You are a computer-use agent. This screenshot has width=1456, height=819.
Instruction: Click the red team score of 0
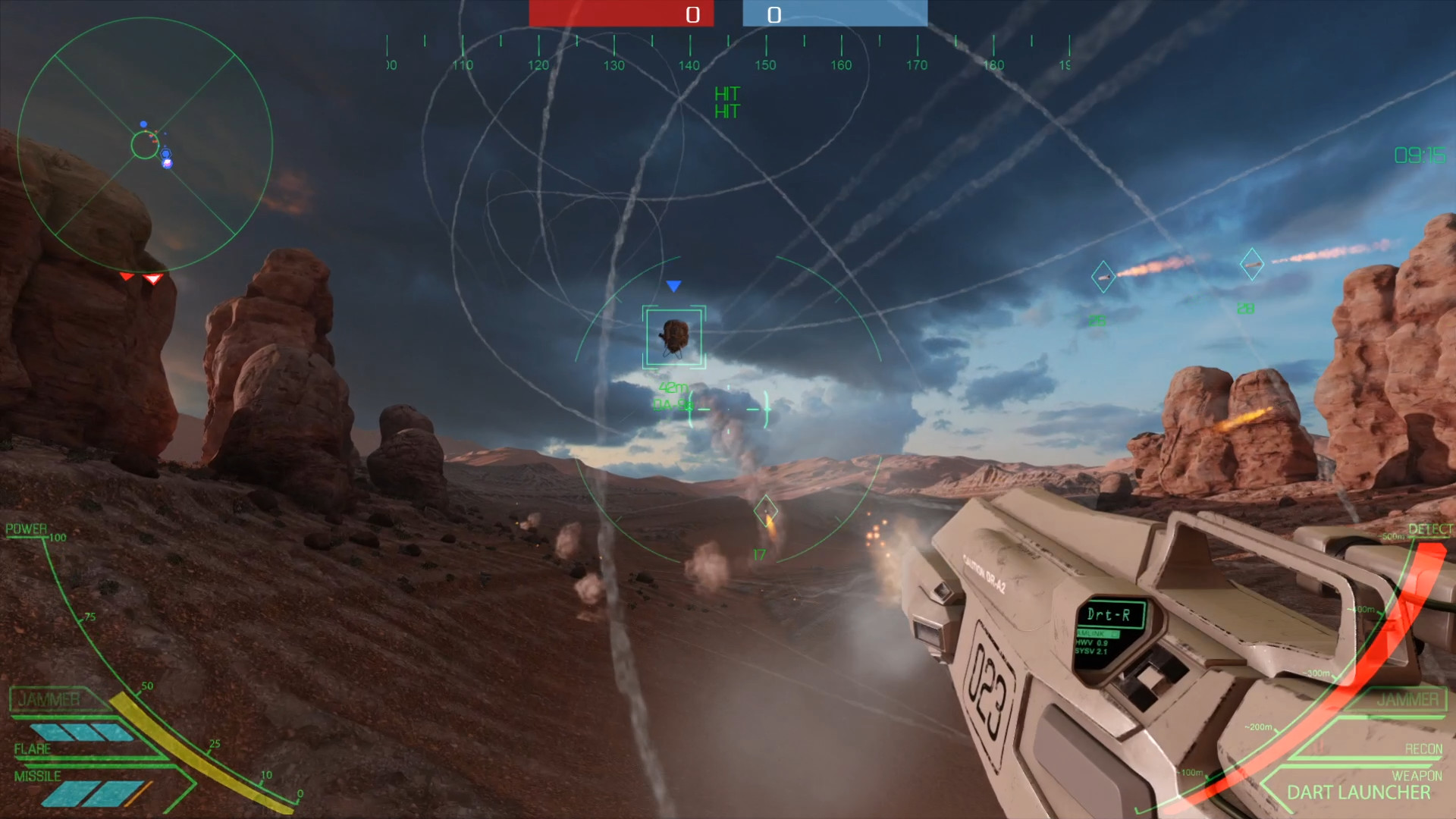691,14
